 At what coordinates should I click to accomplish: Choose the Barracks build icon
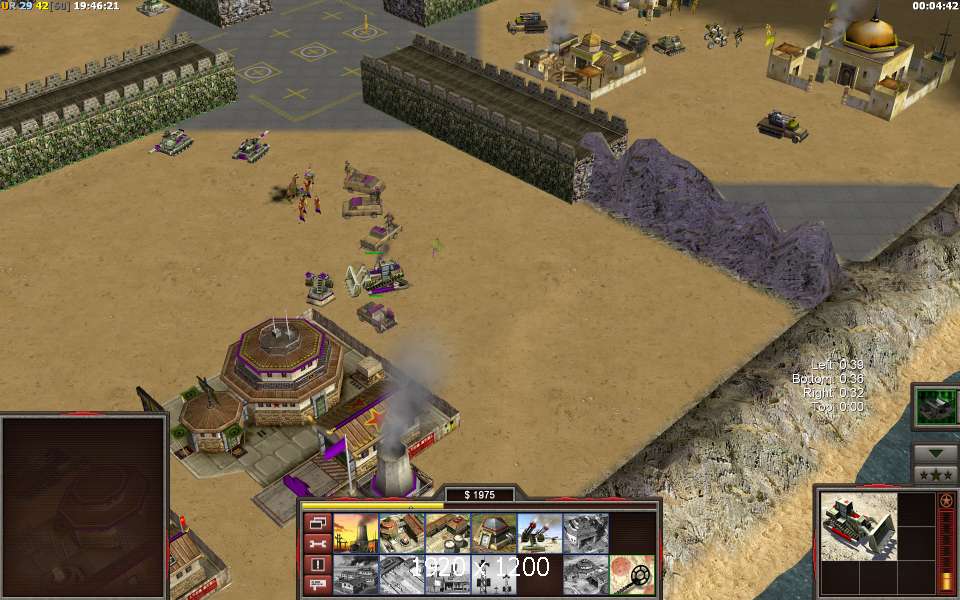pyautogui.click(x=401, y=534)
